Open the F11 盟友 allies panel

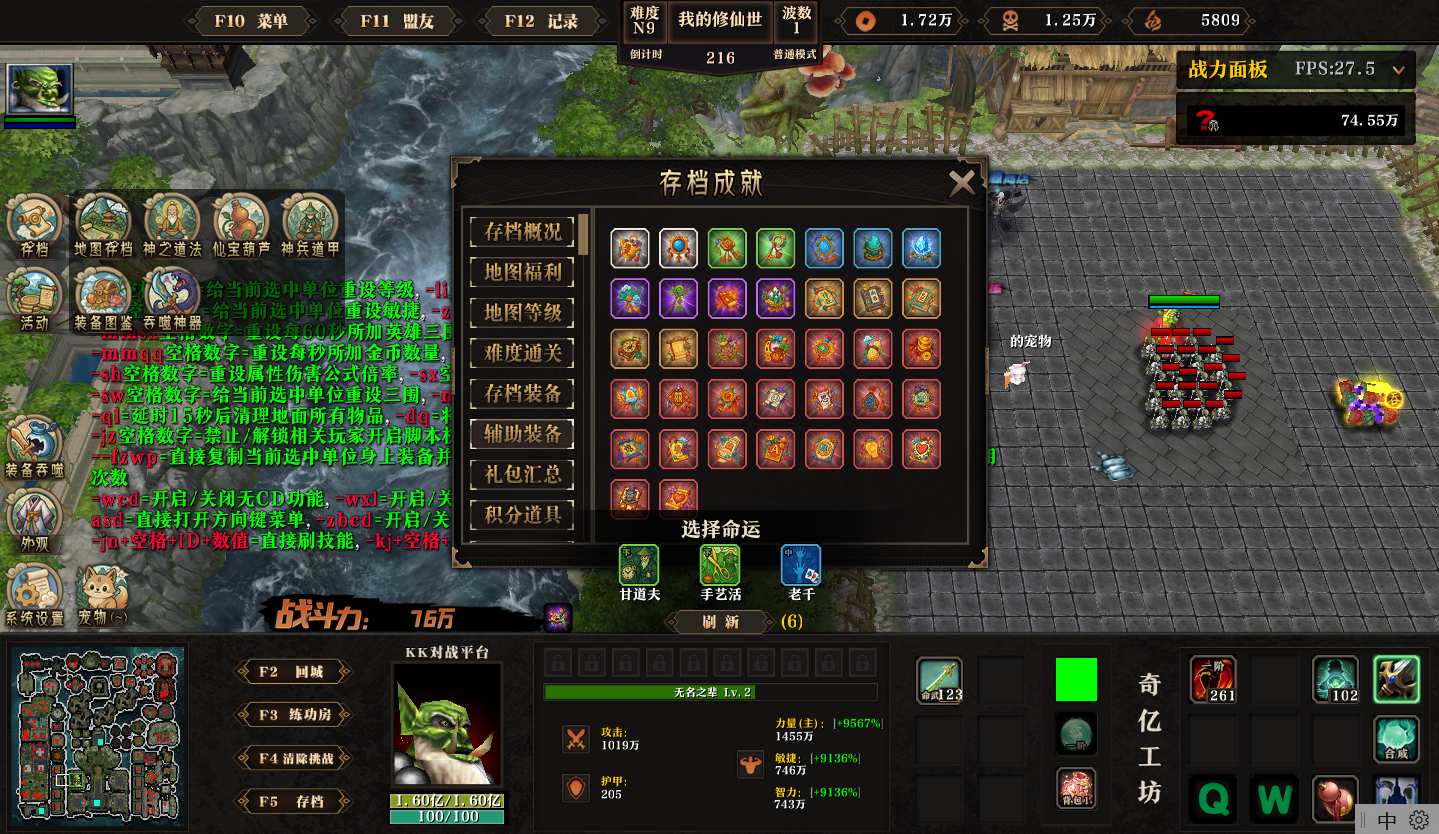click(x=397, y=21)
